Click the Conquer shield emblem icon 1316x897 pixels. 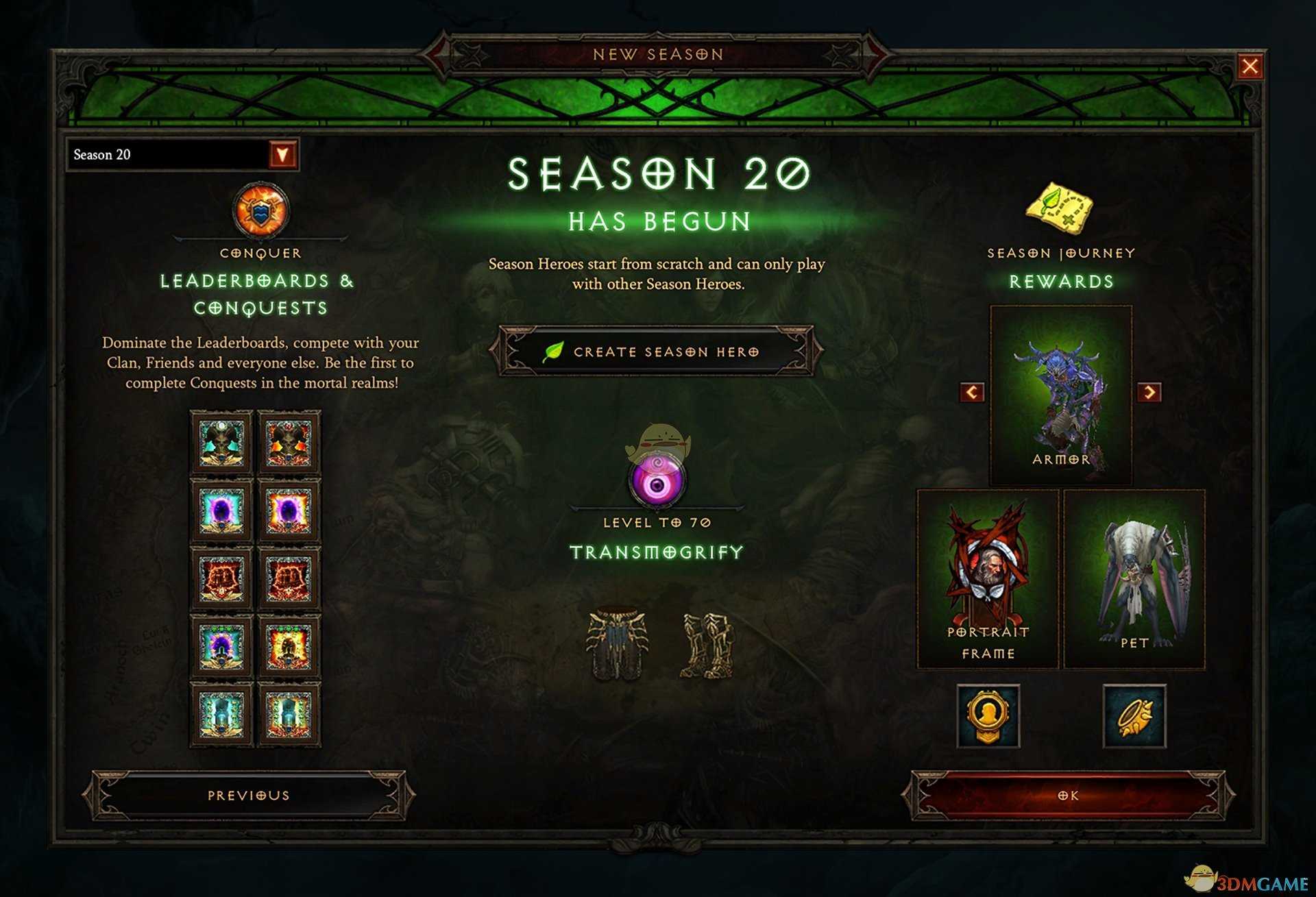point(260,210)
